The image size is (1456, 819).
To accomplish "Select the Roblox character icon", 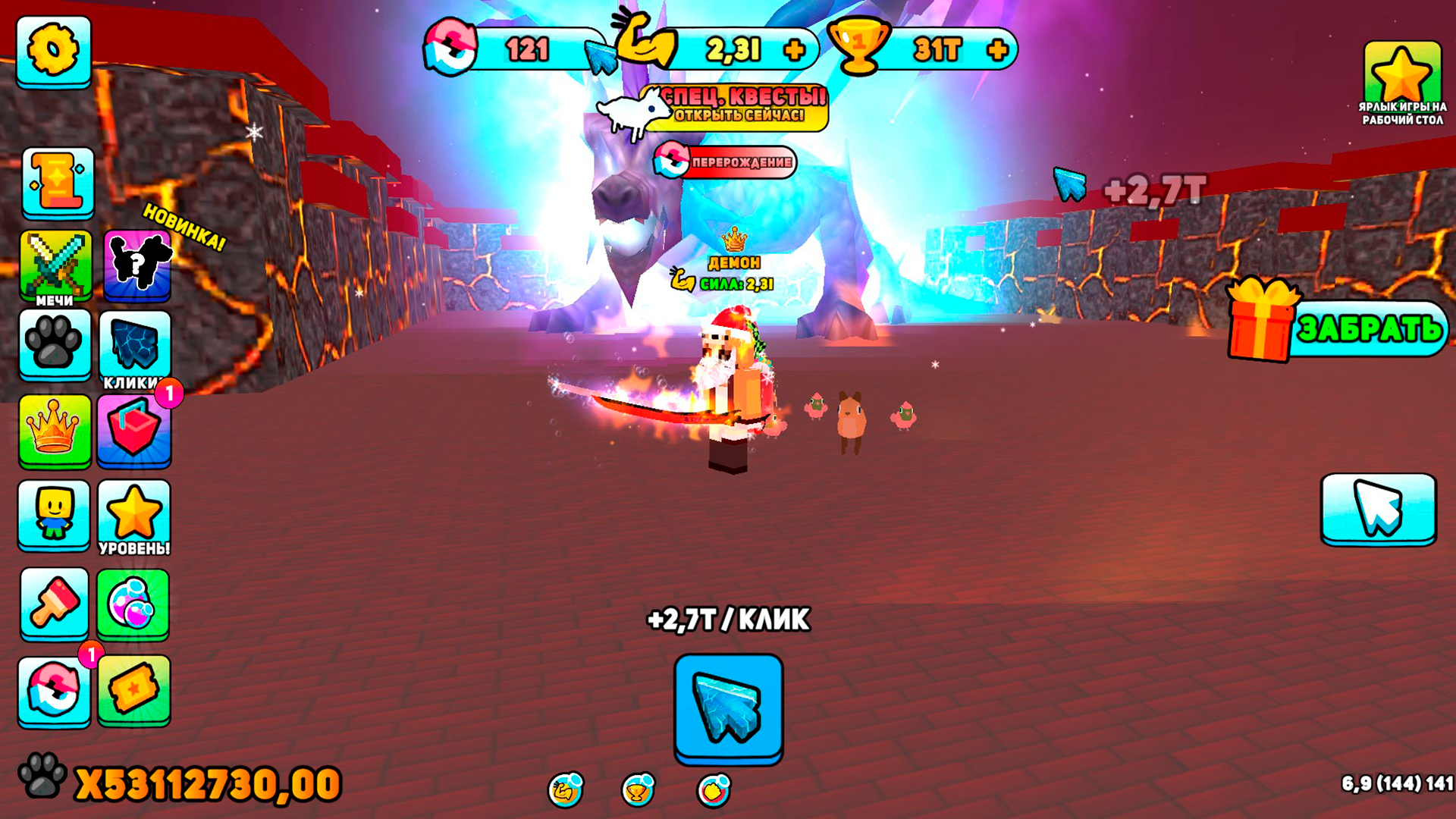I will (x=55, y=516).
